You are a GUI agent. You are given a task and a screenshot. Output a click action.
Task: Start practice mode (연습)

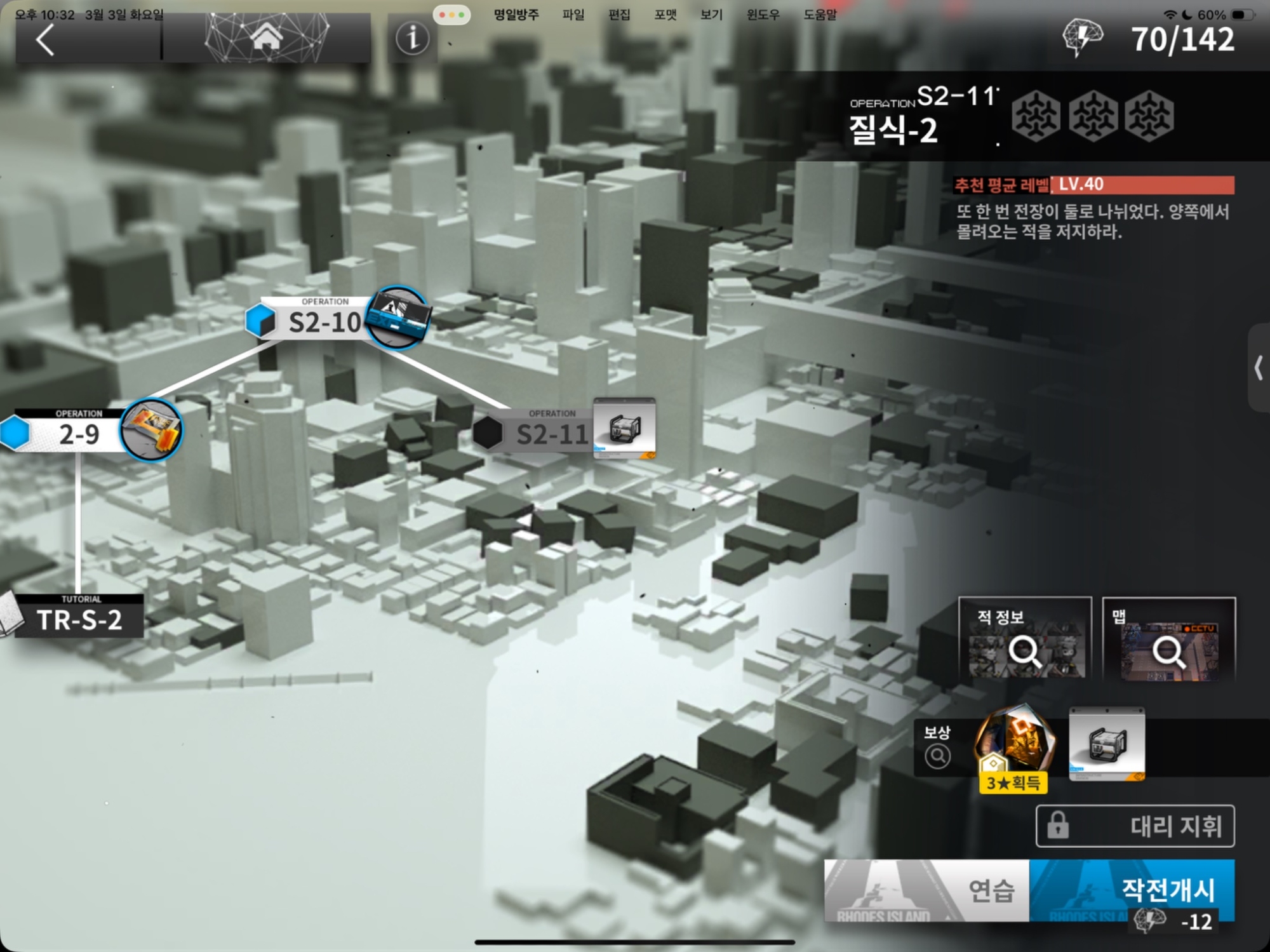point(926,890)
